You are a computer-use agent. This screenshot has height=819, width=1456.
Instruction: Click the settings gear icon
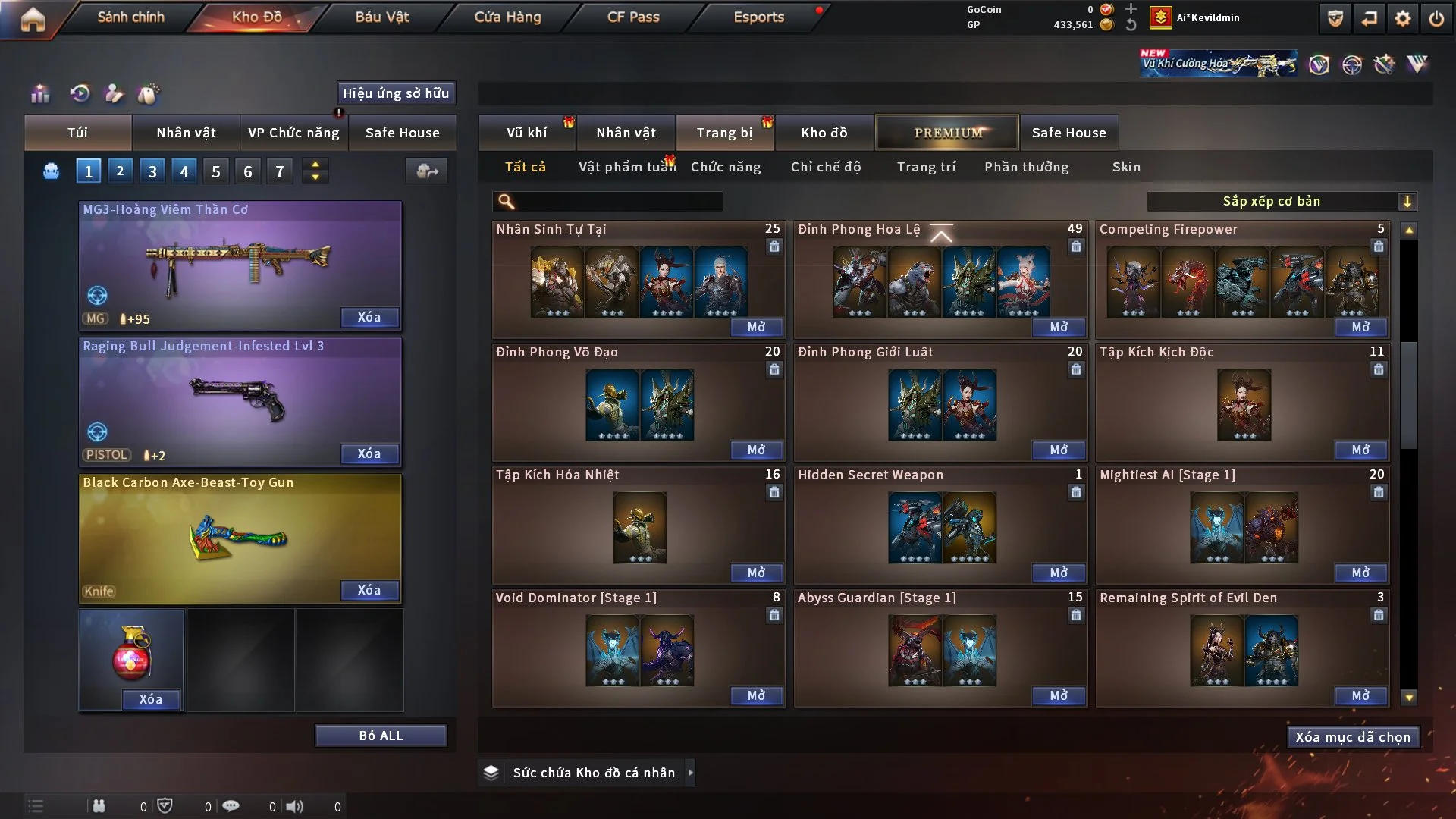click(1403, 18)
